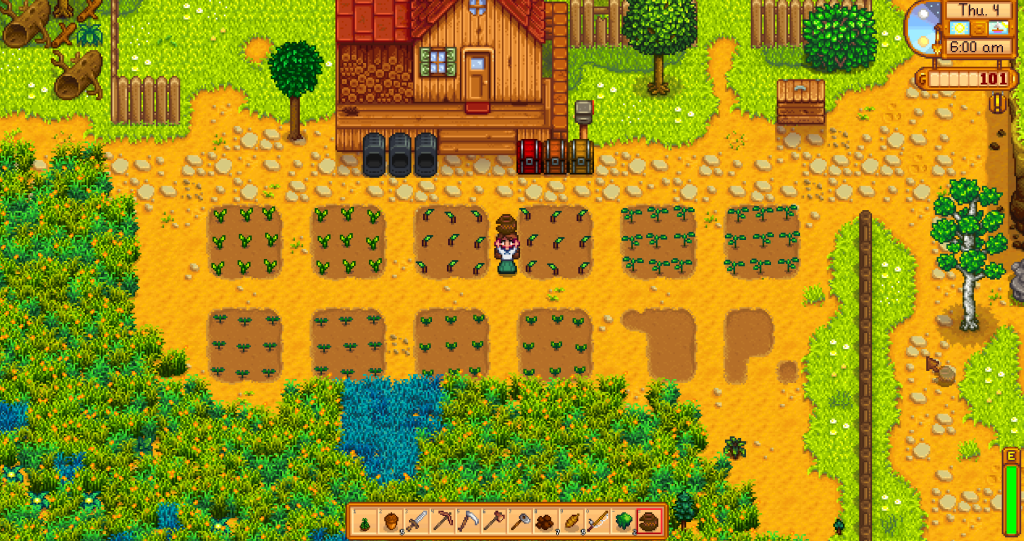Select the pine cone hotbar slot
Viewport: 1024px width, 541px height.
364,521
